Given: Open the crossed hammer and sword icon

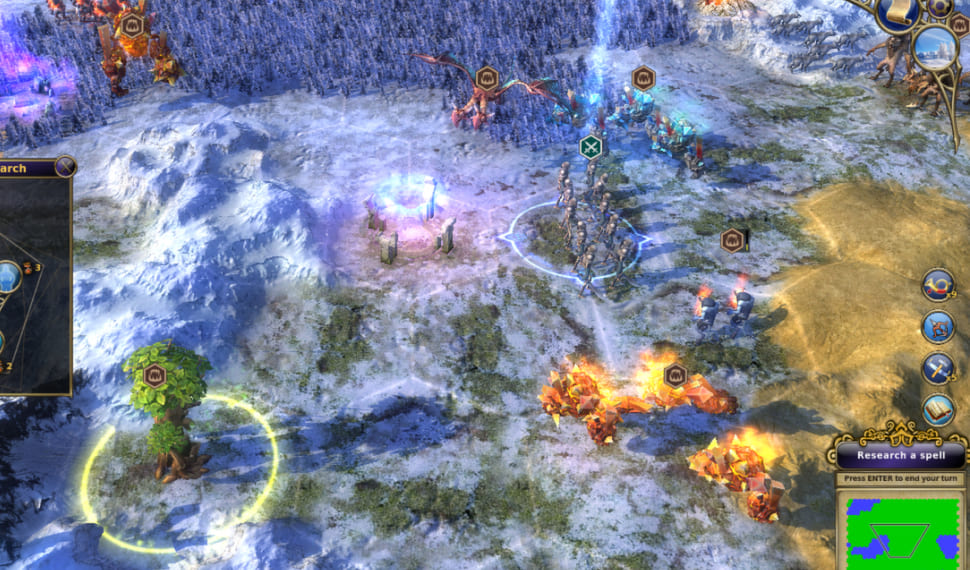Looking at the screenshot, I should (x=938, y=367).
